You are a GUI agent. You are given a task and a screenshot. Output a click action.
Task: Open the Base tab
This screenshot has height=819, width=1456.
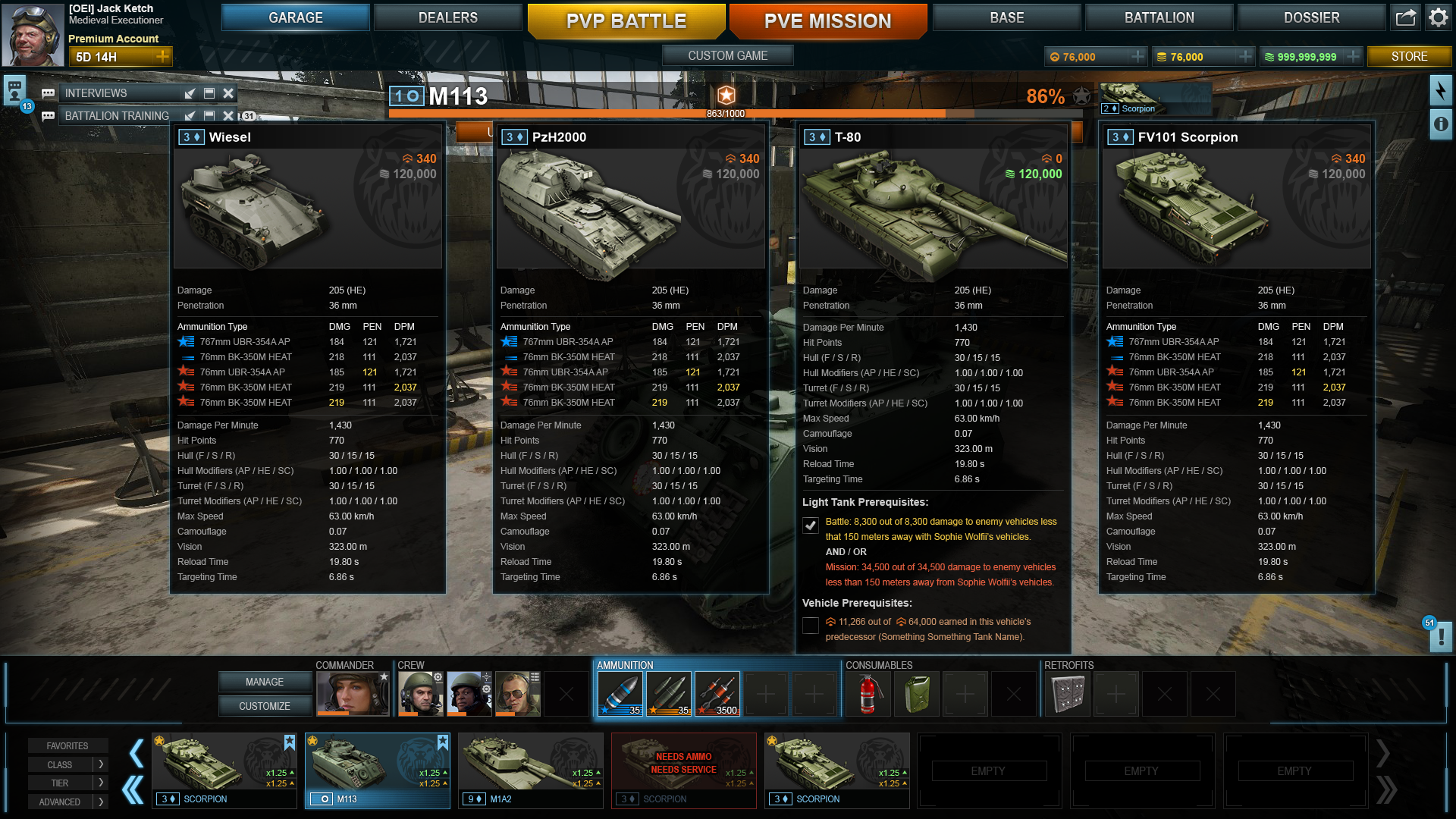click(1006, 17)
